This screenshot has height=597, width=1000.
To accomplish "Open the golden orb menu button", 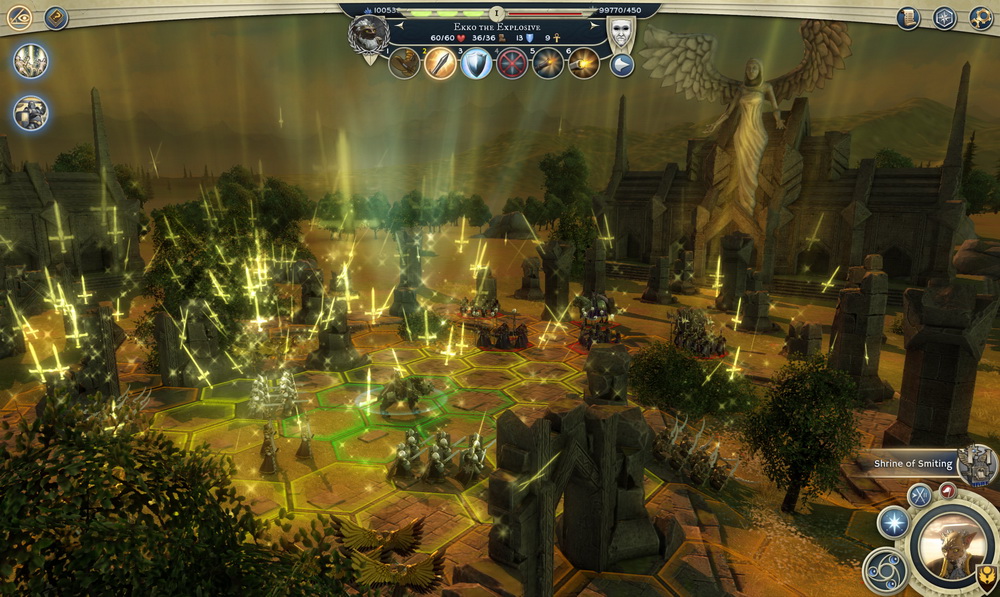I will click(980, 17).
